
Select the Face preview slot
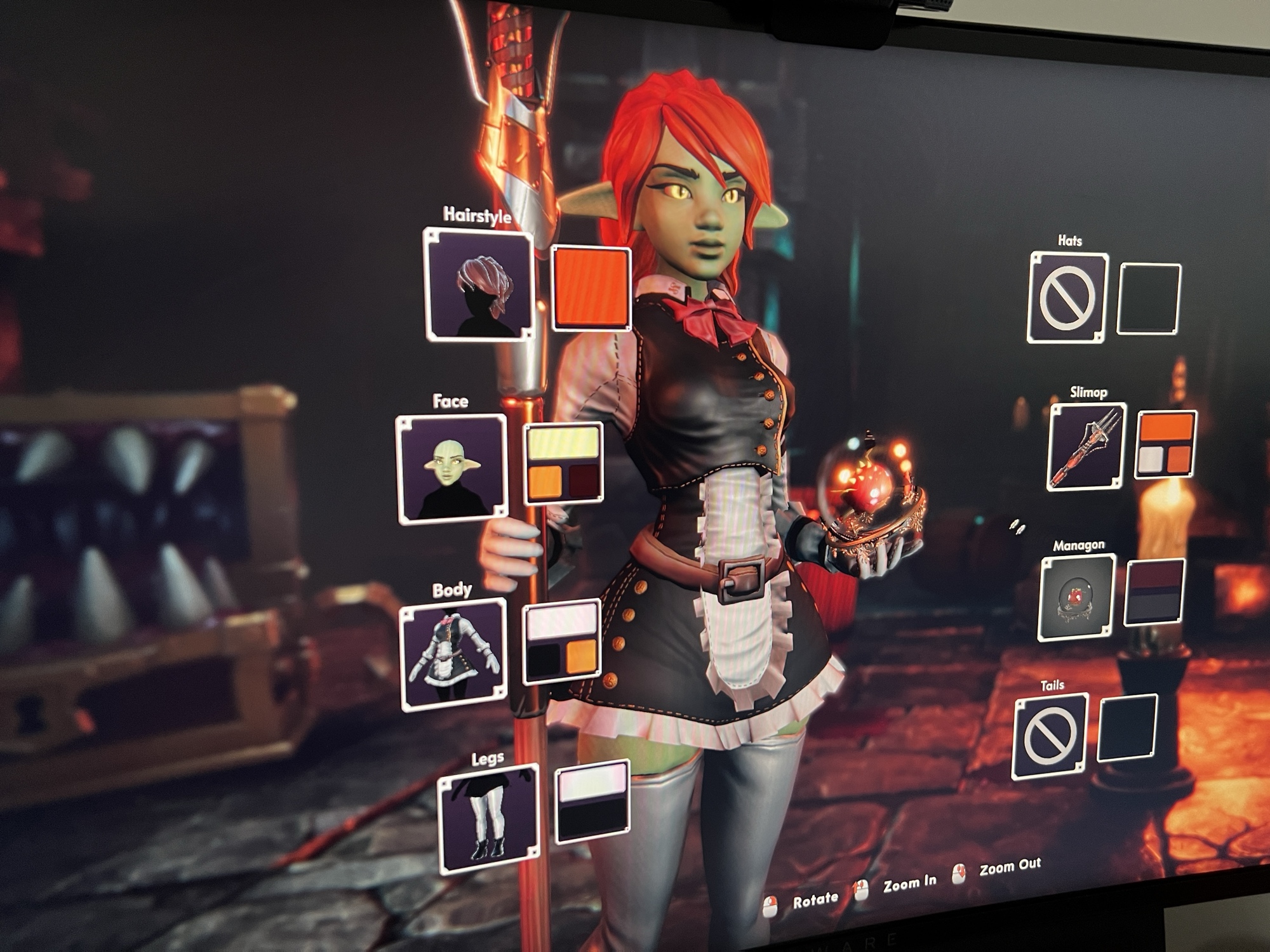coord(451,469)
